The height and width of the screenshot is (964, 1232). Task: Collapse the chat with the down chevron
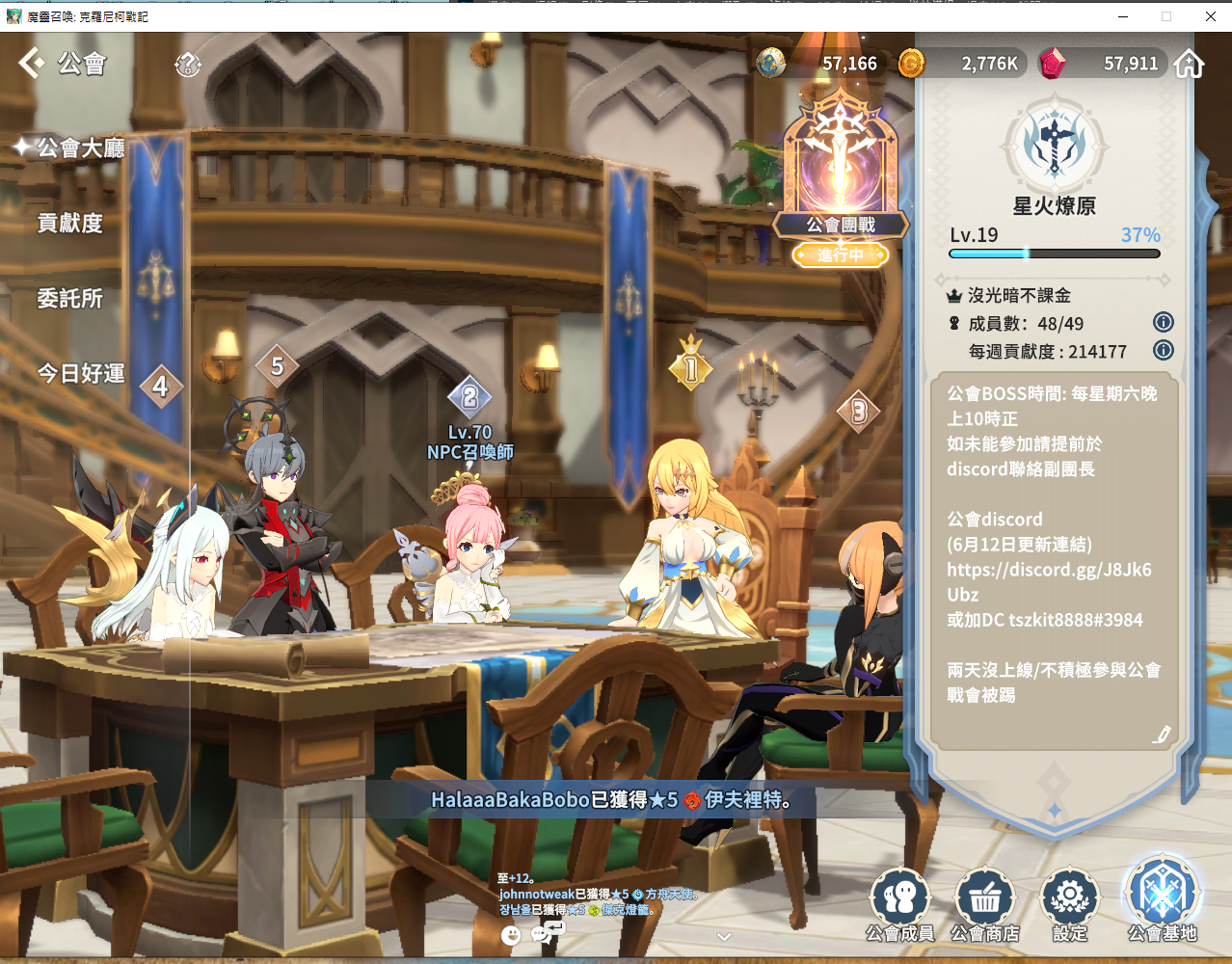(x=724, y=936)
